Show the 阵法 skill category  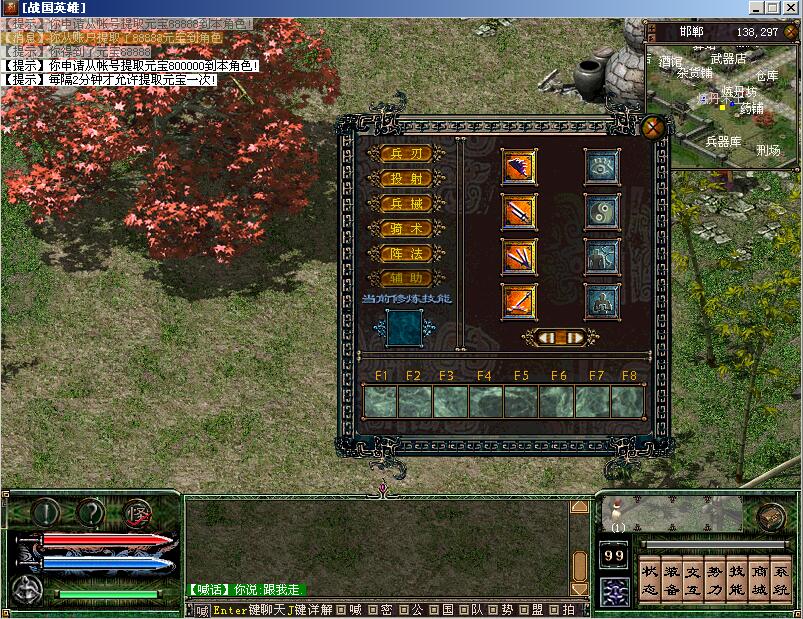[407, 254]
